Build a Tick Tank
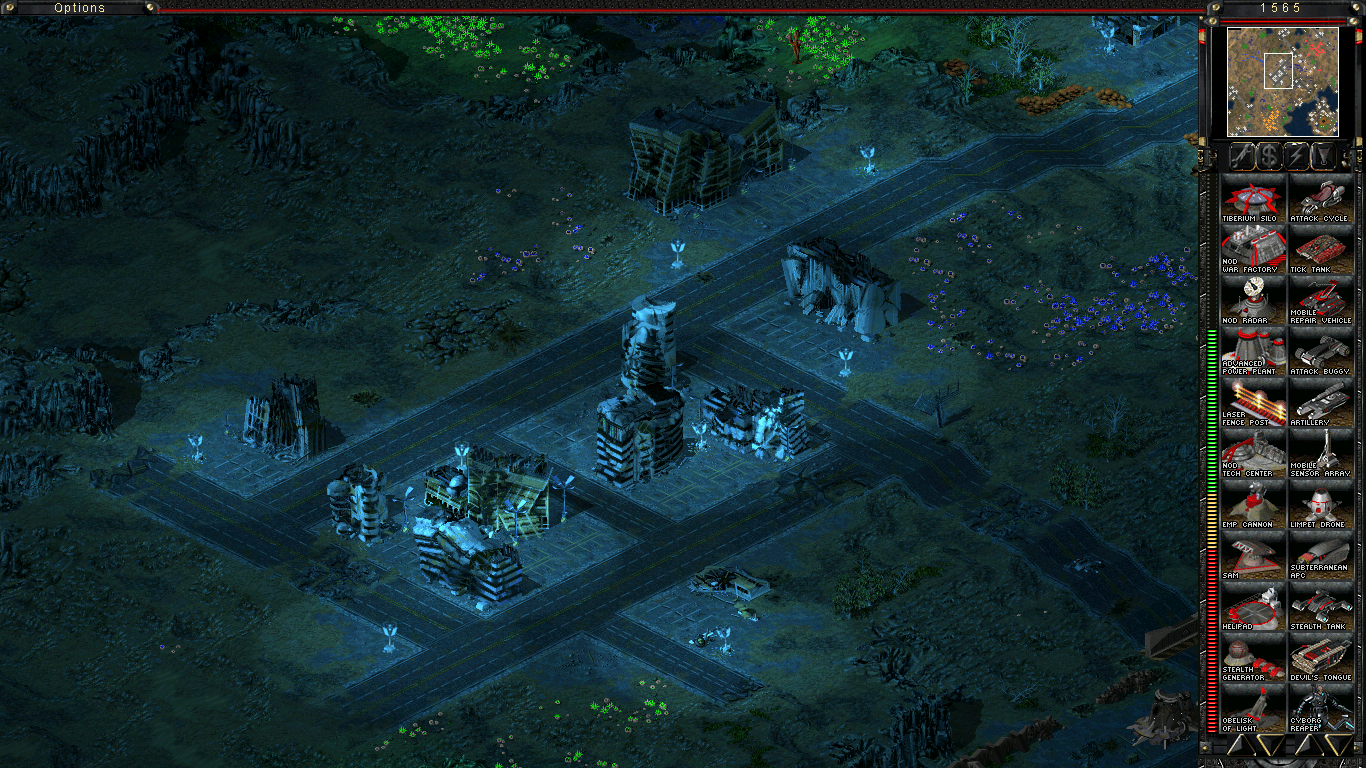The height and width of the screenshot is (768, 1366). click(x=1320, y=249)
